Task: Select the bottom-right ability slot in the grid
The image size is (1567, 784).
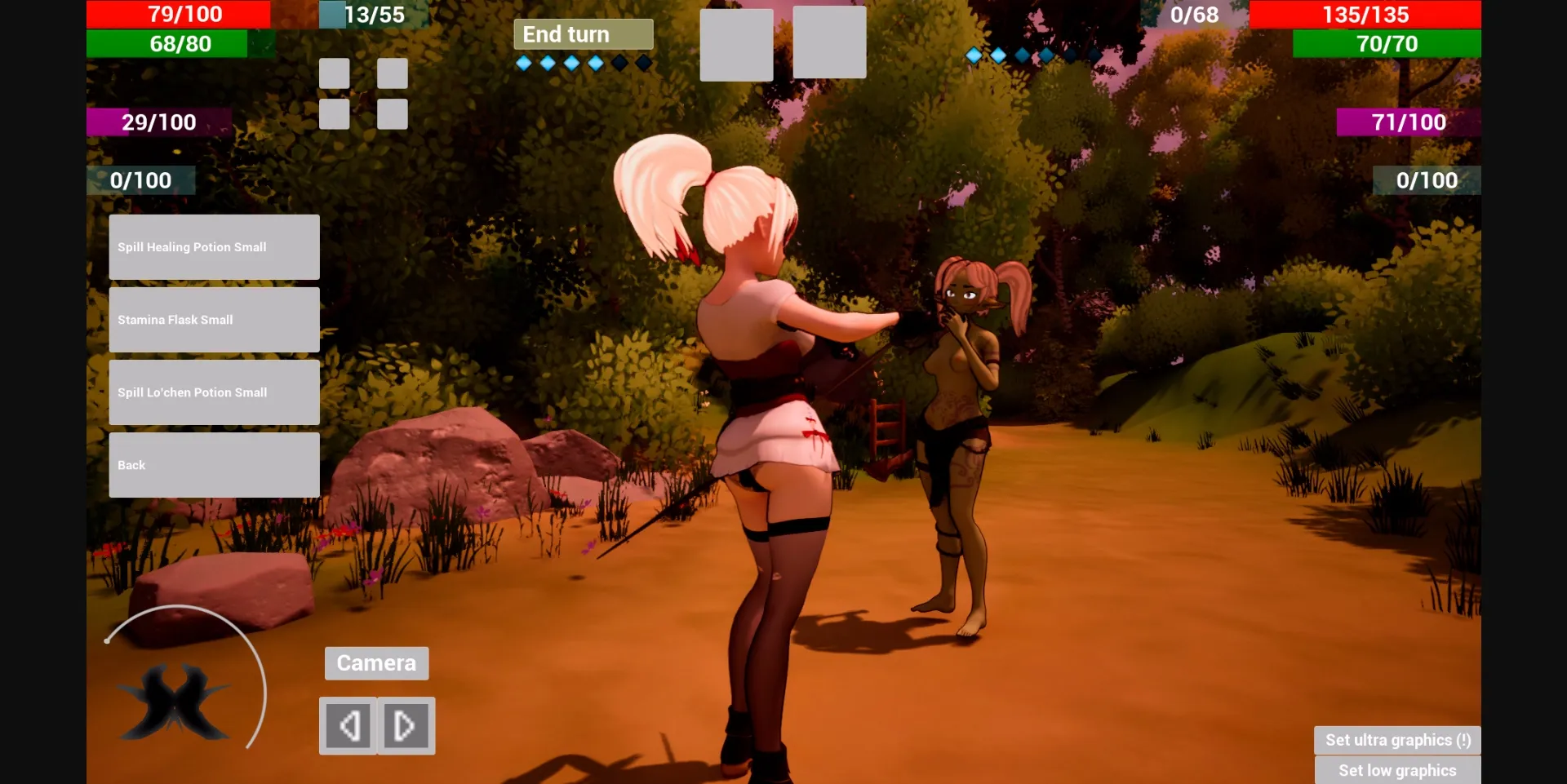Action: pyautogui.click(x=393, y=113)
